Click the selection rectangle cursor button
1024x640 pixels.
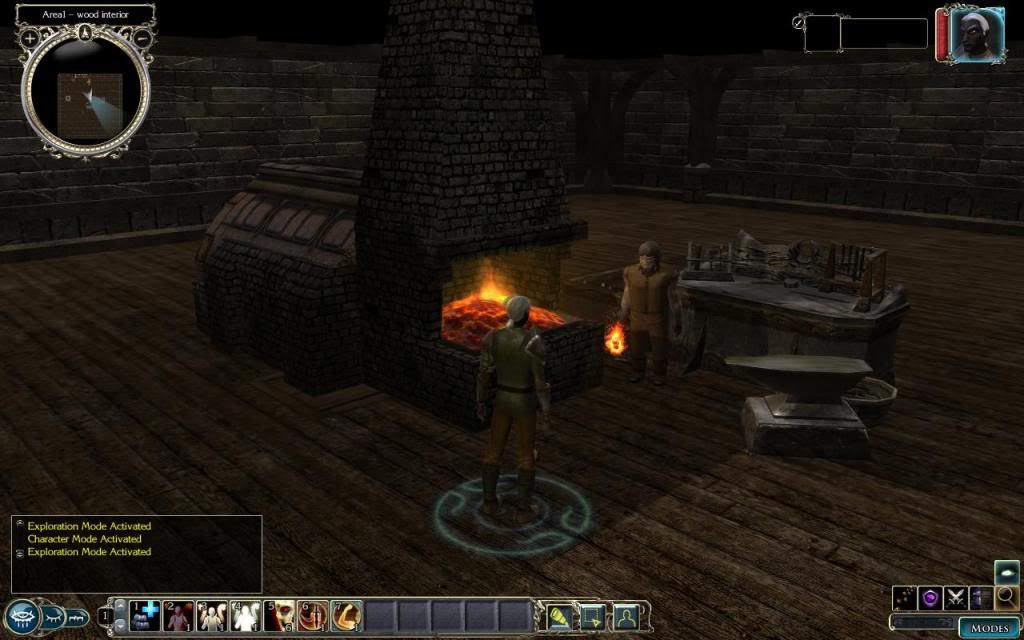(593, 615)
